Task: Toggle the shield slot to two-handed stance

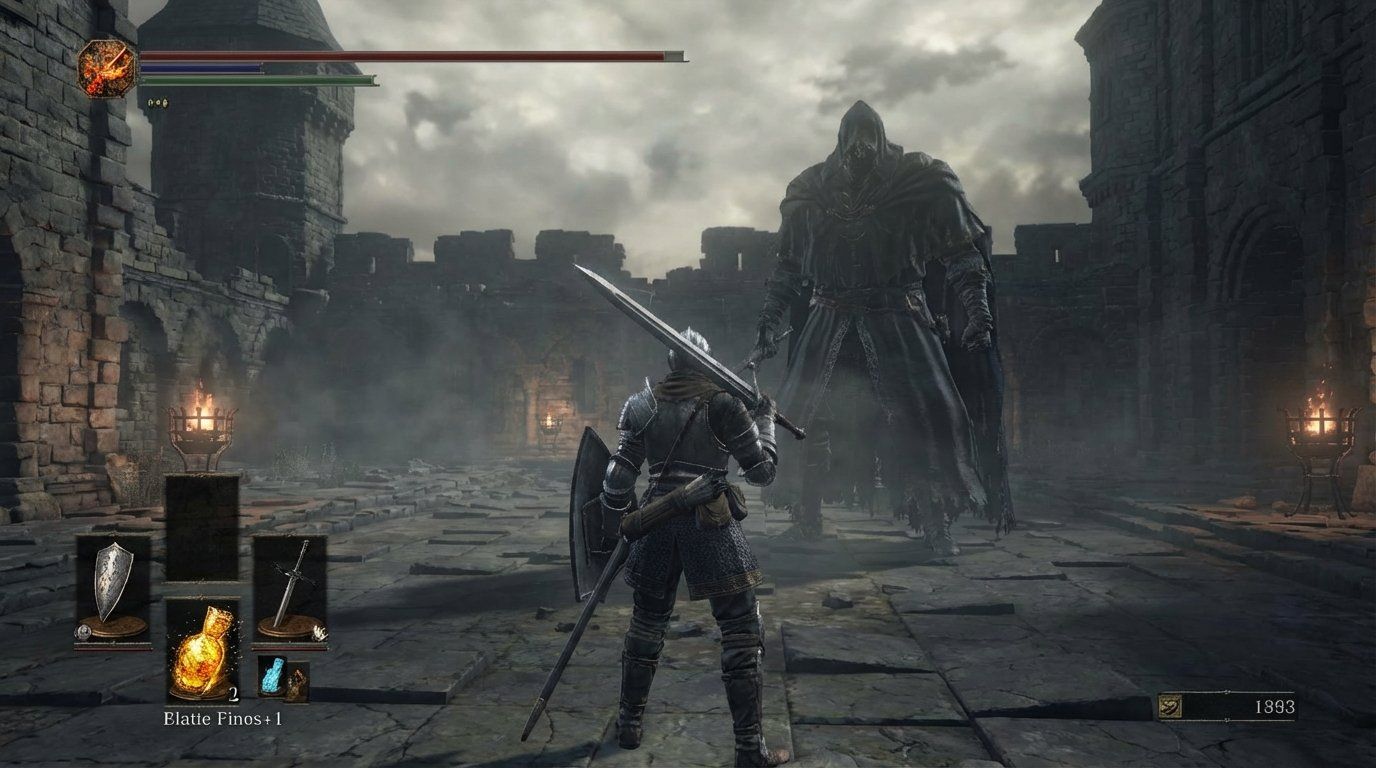Action: 82,634
